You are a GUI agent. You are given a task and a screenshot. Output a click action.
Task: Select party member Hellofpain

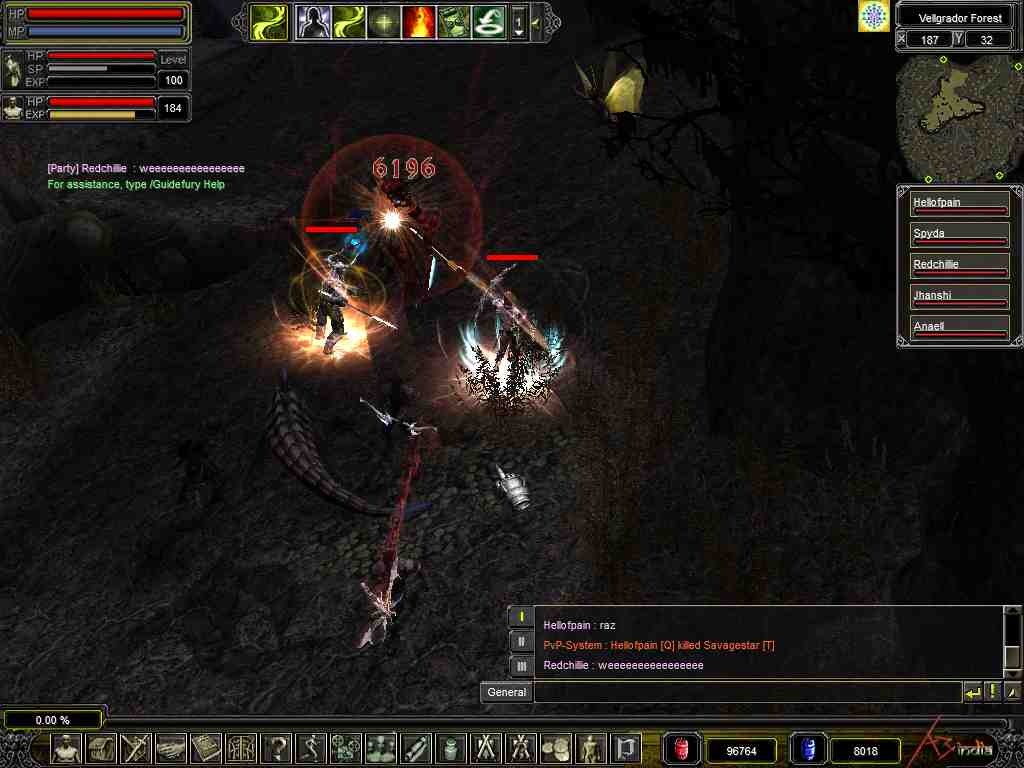coord(959,205)
